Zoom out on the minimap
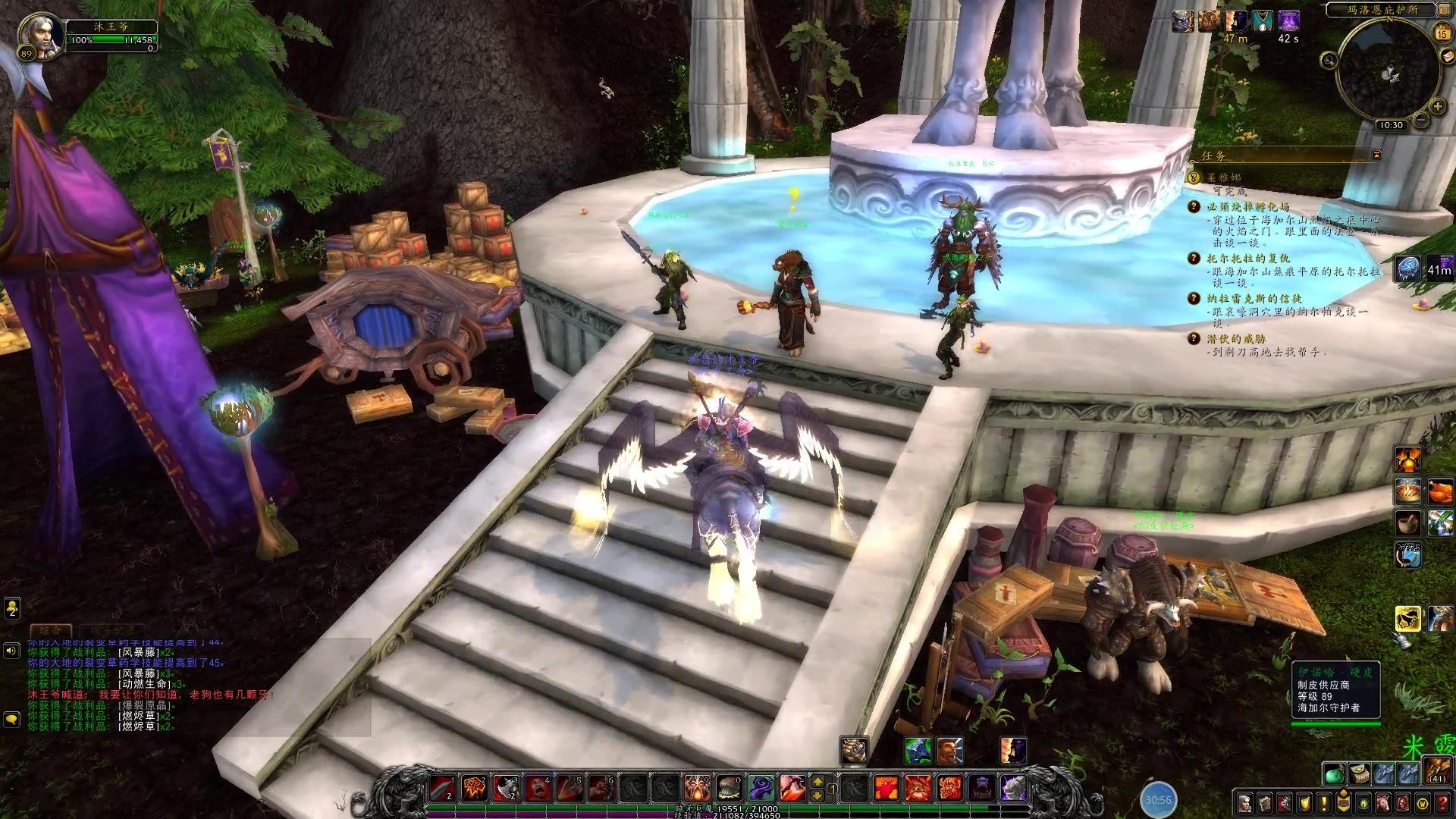Image resolution: width=1456 pixels, height=819 pixels. (x=1421, y=120)
